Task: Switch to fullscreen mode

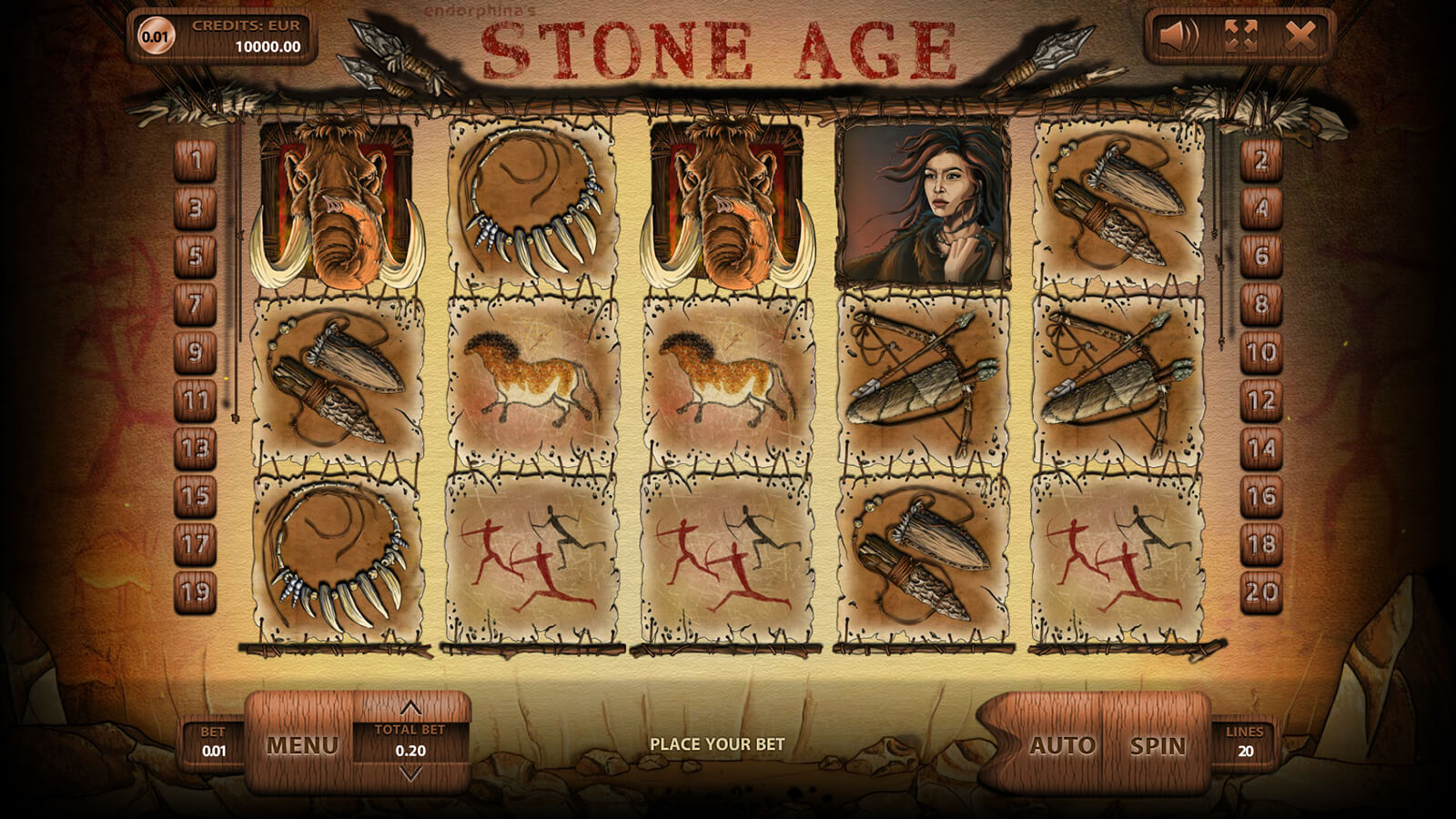Action: tap(1240, 36)
